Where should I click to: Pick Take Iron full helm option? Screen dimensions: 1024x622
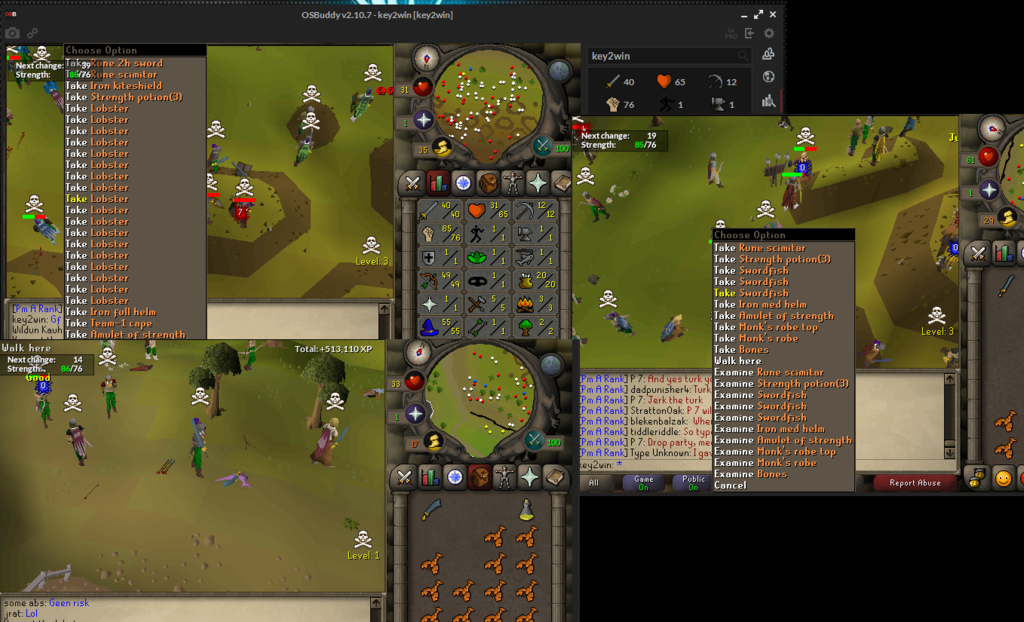[x=110, y=312]
